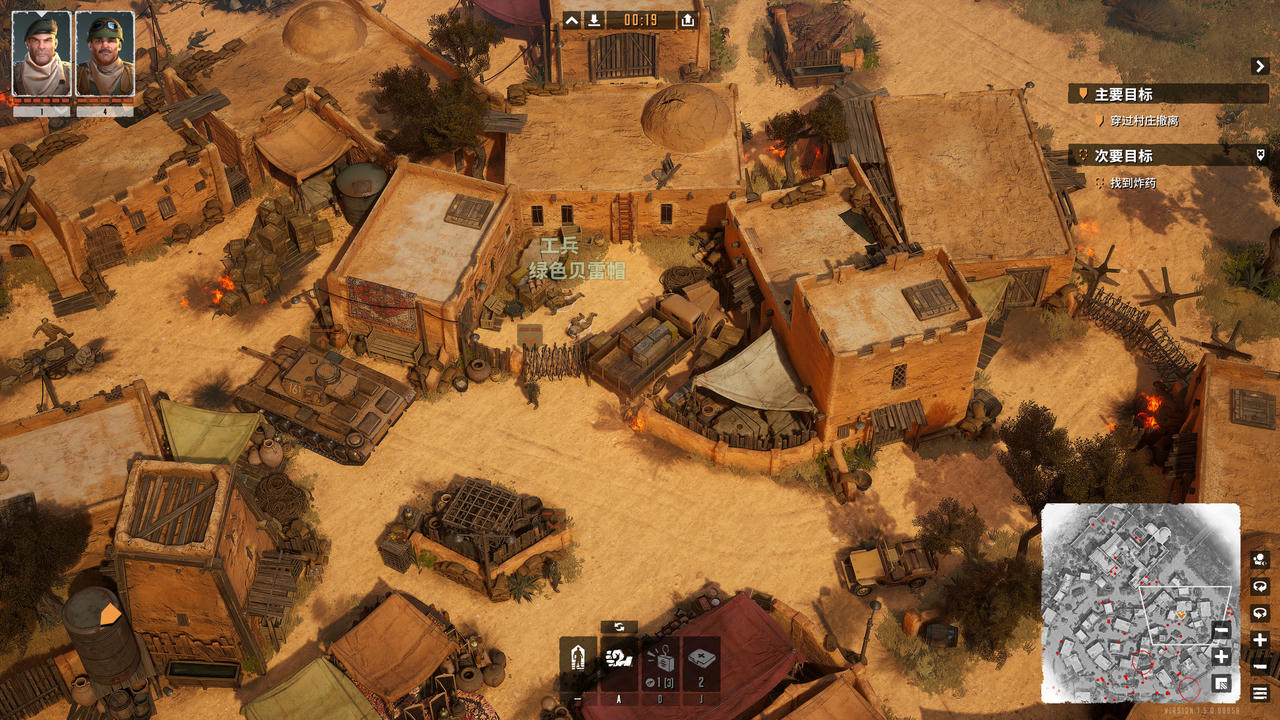Open the 主要目标 main objective header
Viewport: 1280px width, 720px height.
pyautogui.click(x=1123, y=95)
